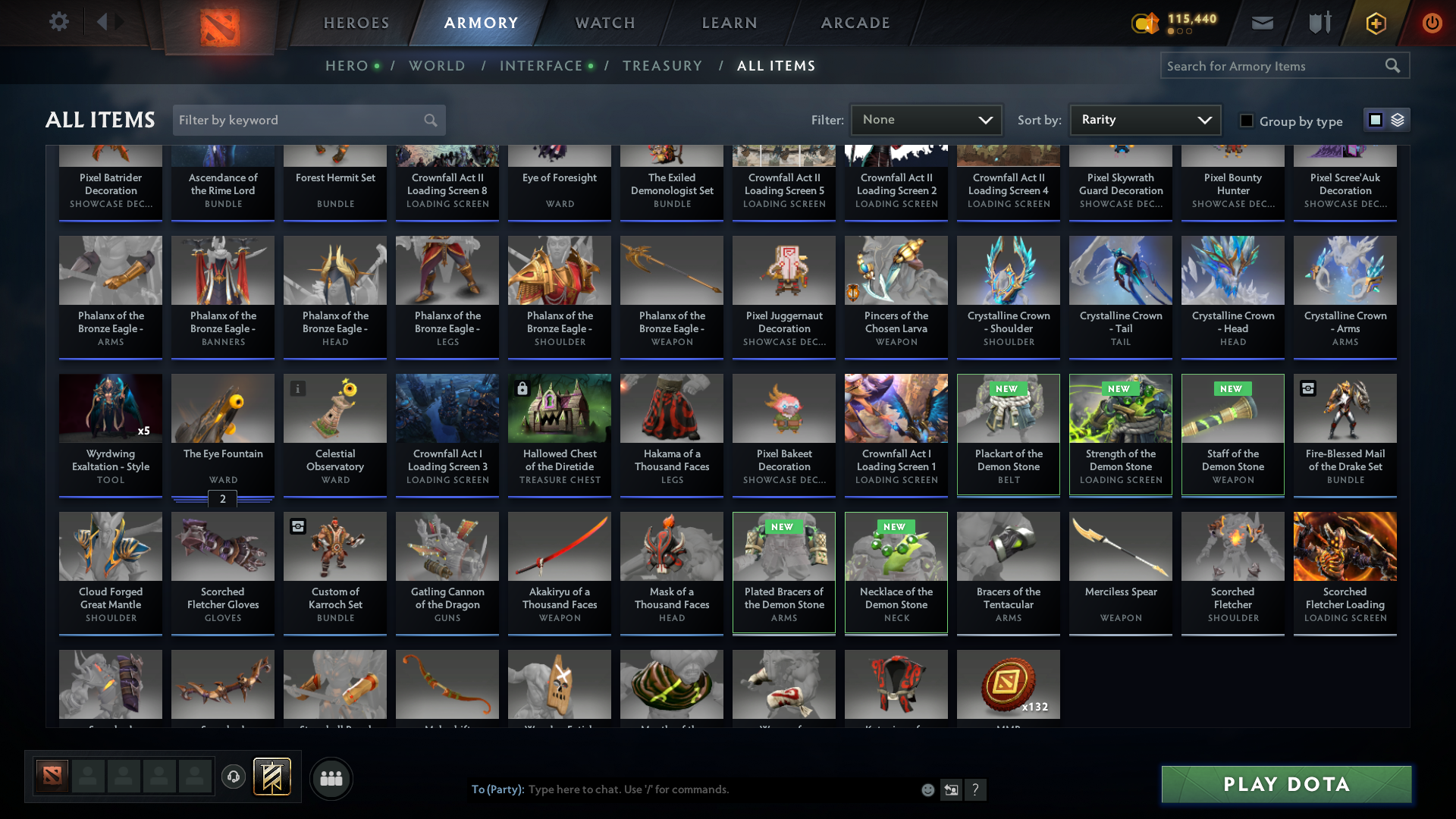Image resolution: width=1456 pixels, height=819 pixels.
Task: Click the settings gear icon
Action: point(58,22)
